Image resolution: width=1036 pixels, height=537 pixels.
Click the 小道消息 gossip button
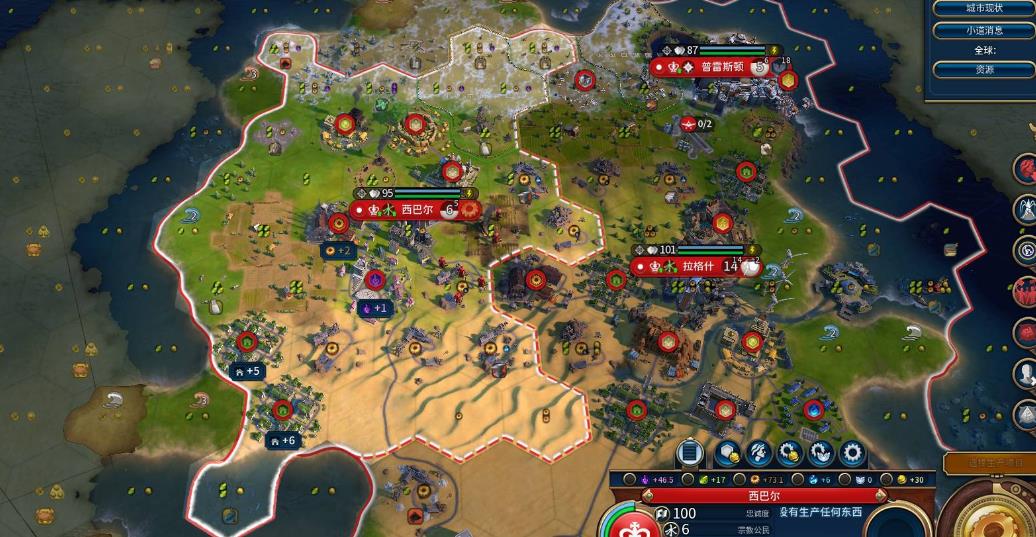click(x=983, y=30)
